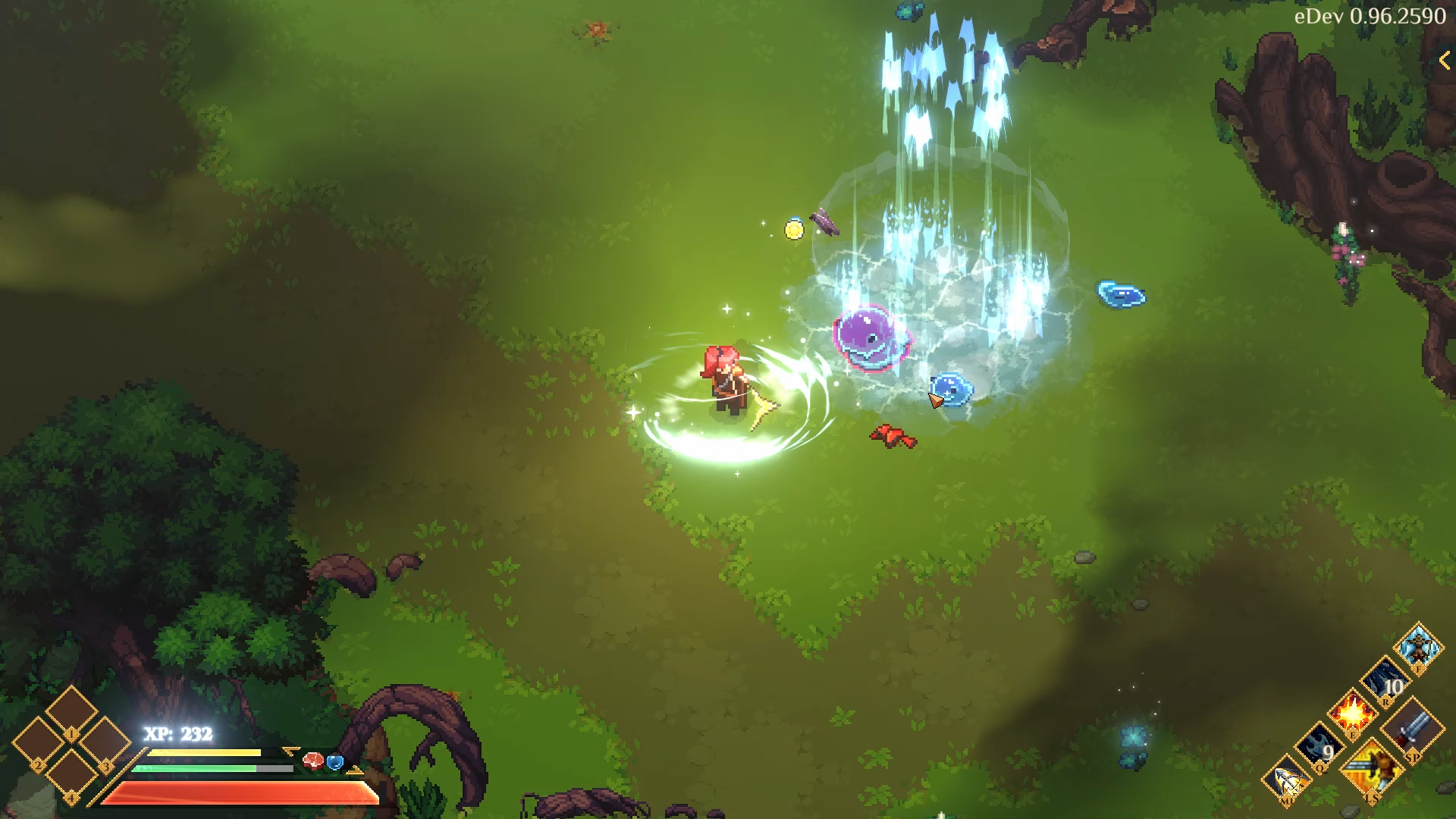Select the empty quick slot numbered 1
Screen dimensions: 1456x819
(x=71, y=711)
